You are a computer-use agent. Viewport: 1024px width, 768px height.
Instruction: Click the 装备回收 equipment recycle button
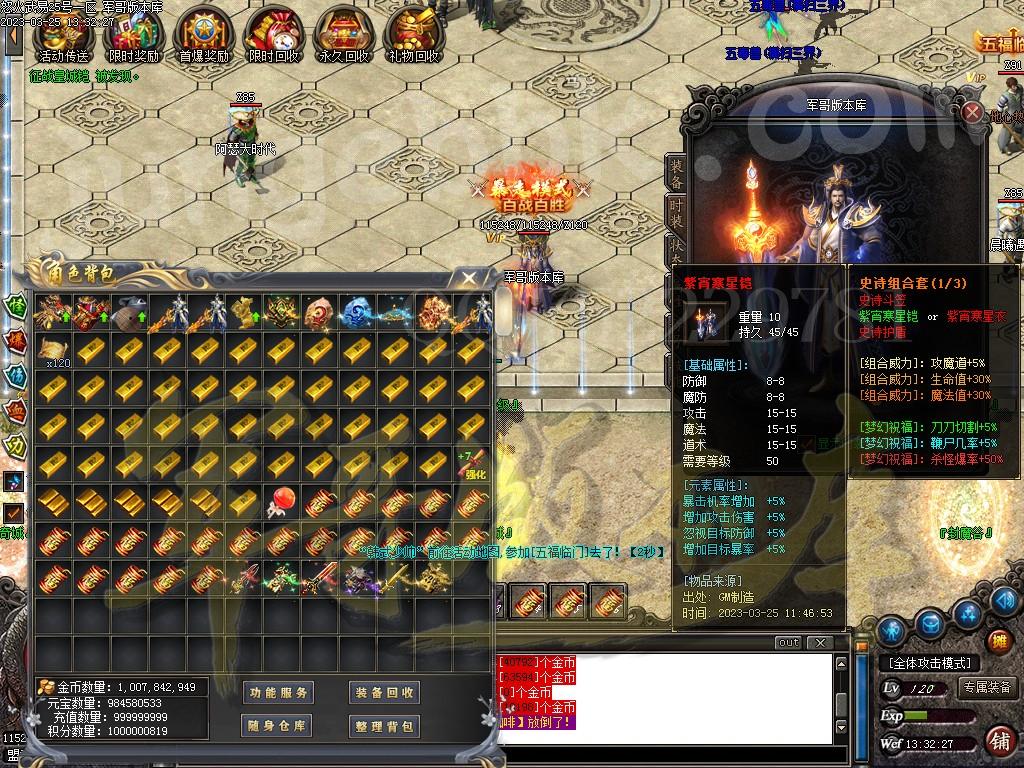(x=384, y=692)
